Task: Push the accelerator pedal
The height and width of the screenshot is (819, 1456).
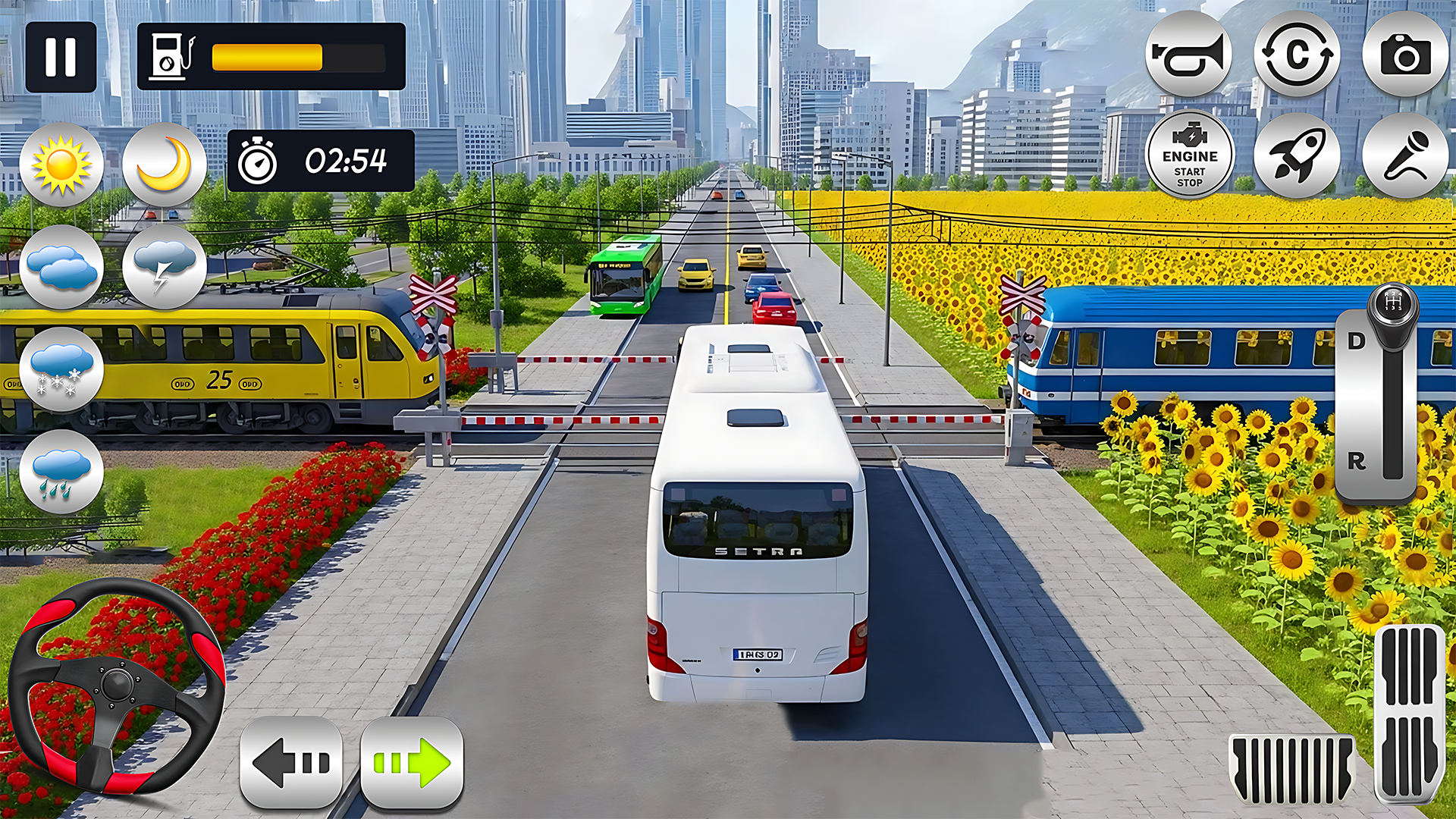Action: coord(1410,713)
